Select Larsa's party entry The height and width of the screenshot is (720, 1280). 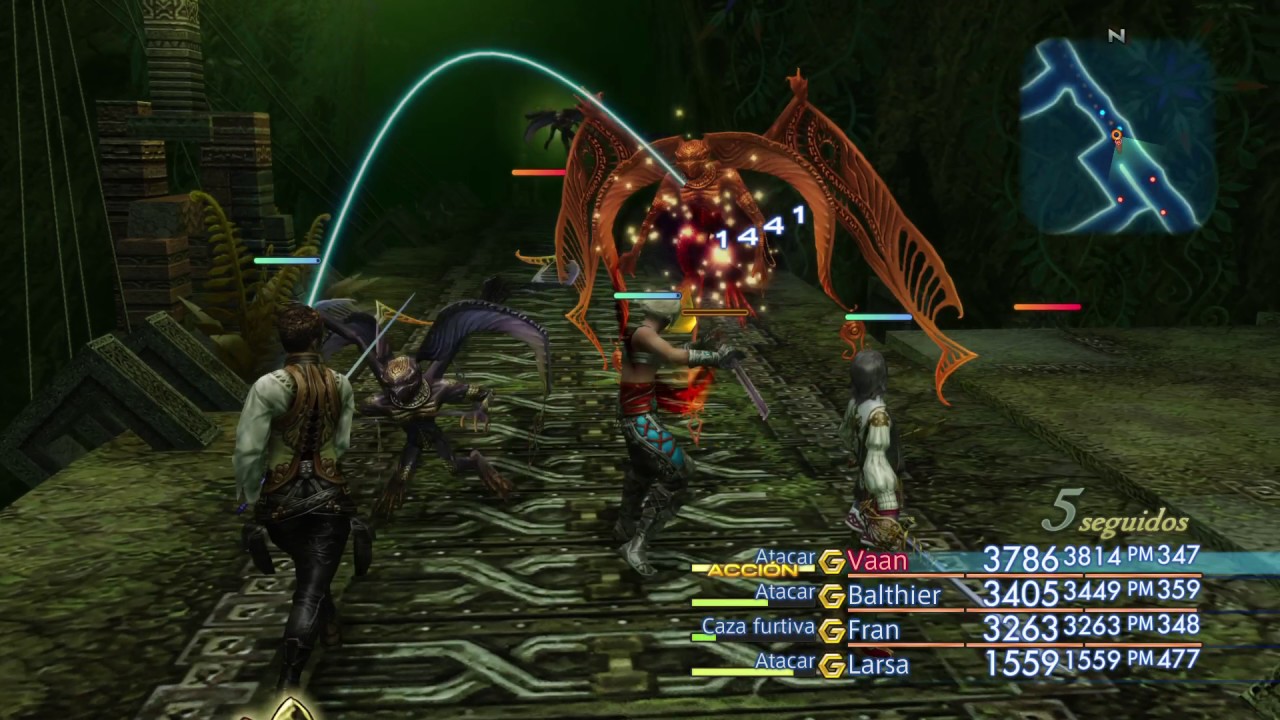click(x=877, y=665)
